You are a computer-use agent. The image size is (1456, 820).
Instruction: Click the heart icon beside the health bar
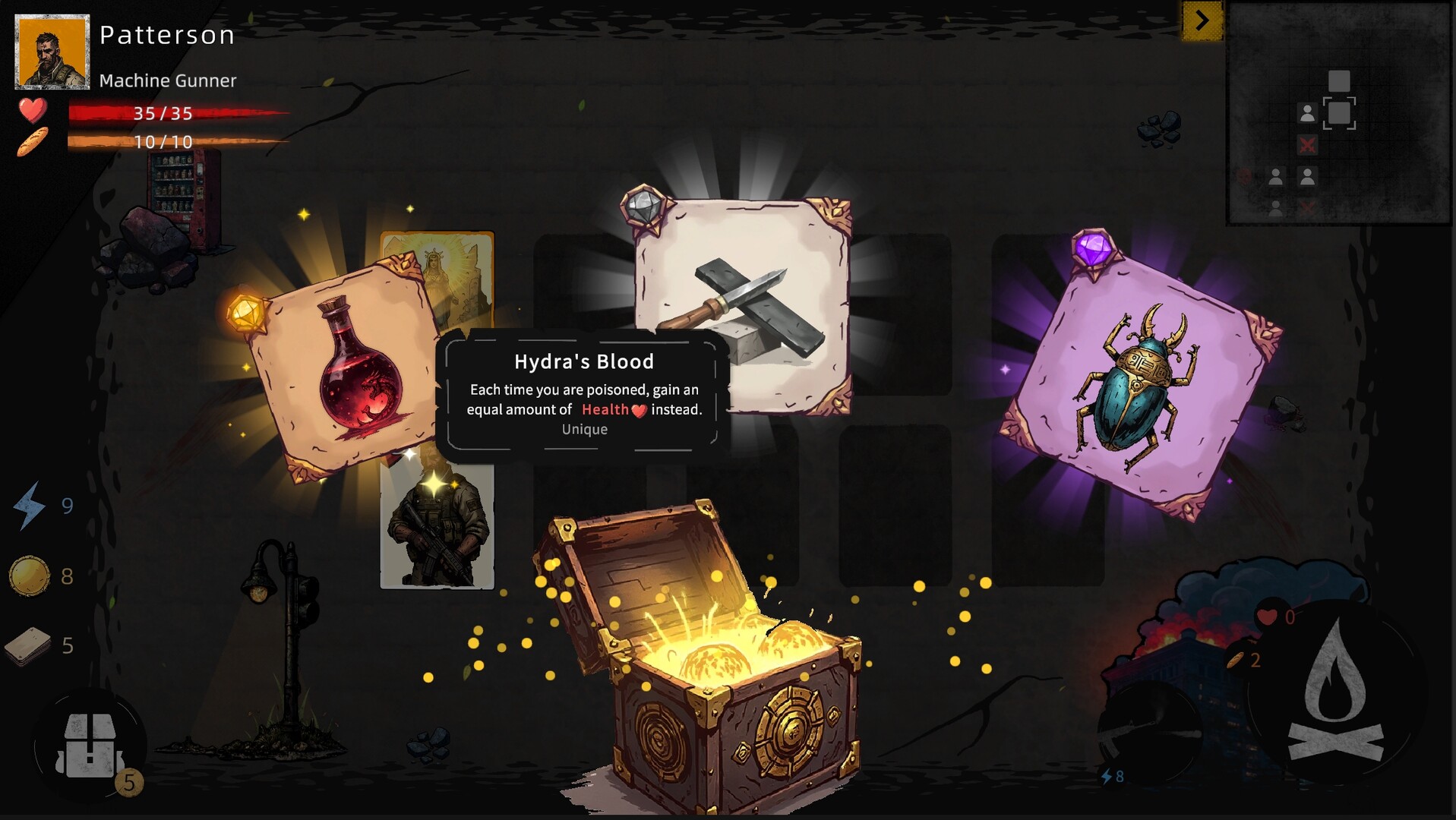point(30,114)
